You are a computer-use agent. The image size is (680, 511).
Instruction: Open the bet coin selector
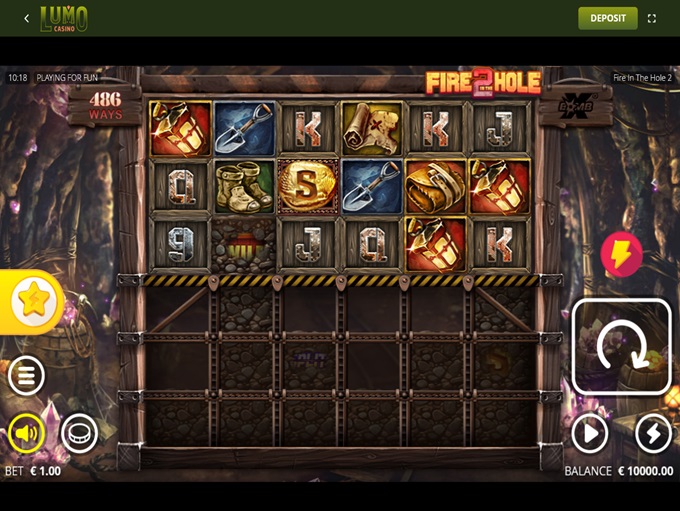79,433
